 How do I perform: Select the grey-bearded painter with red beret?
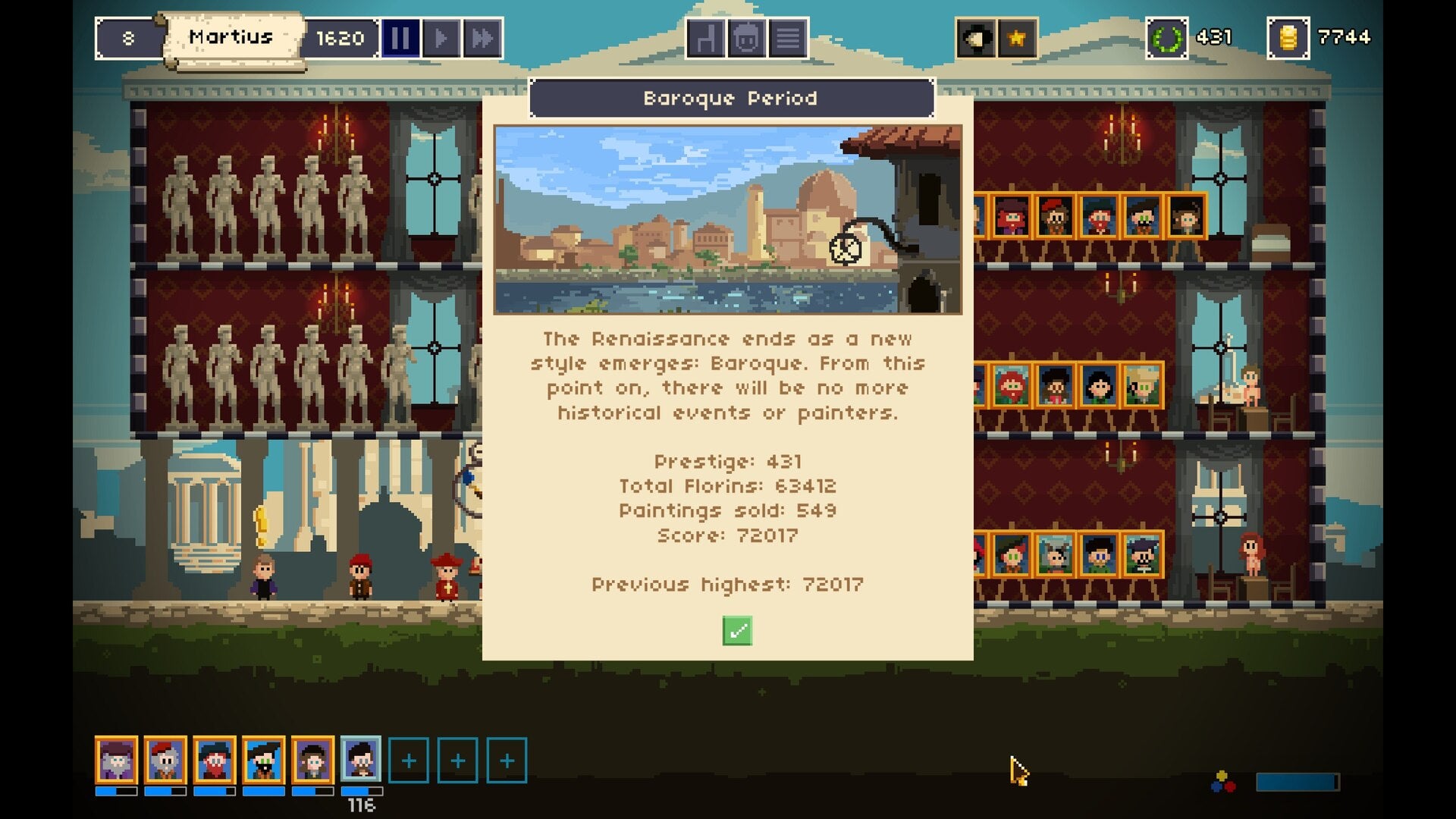pos(165,760)
